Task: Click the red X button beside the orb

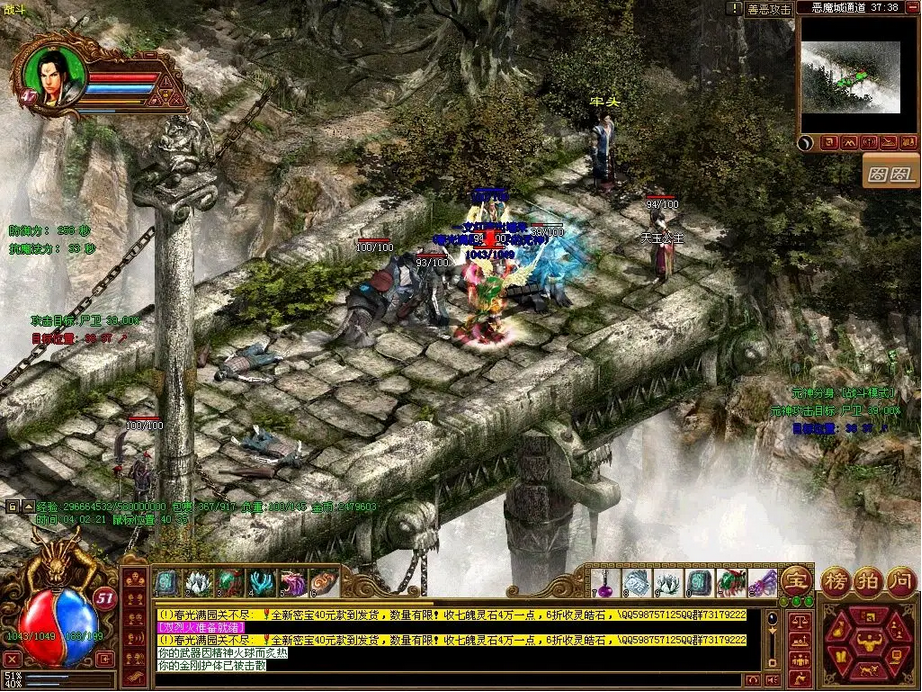Action: click(11, 659)
